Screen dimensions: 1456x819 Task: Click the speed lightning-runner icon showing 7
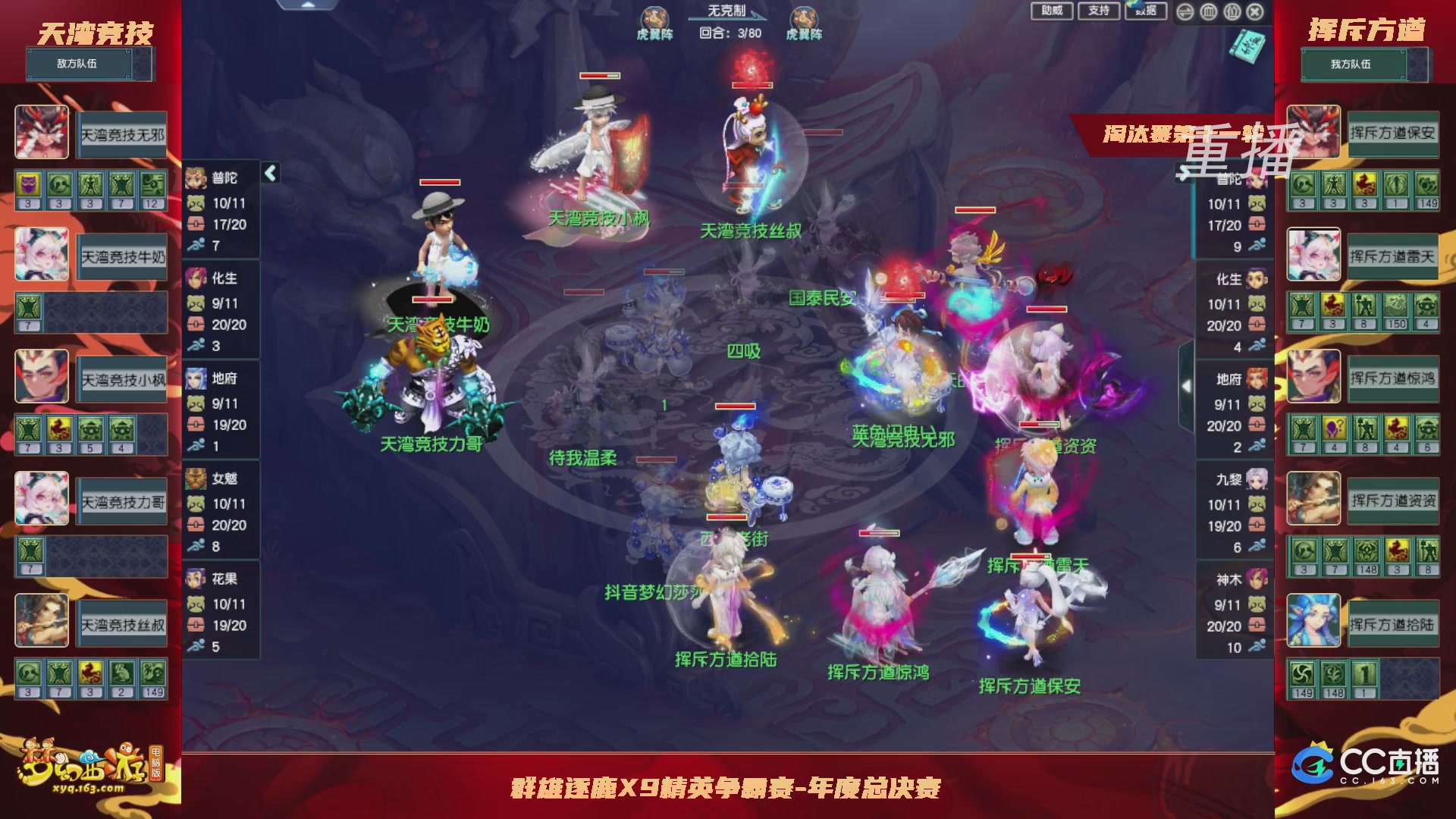click(x=196, y=246)
